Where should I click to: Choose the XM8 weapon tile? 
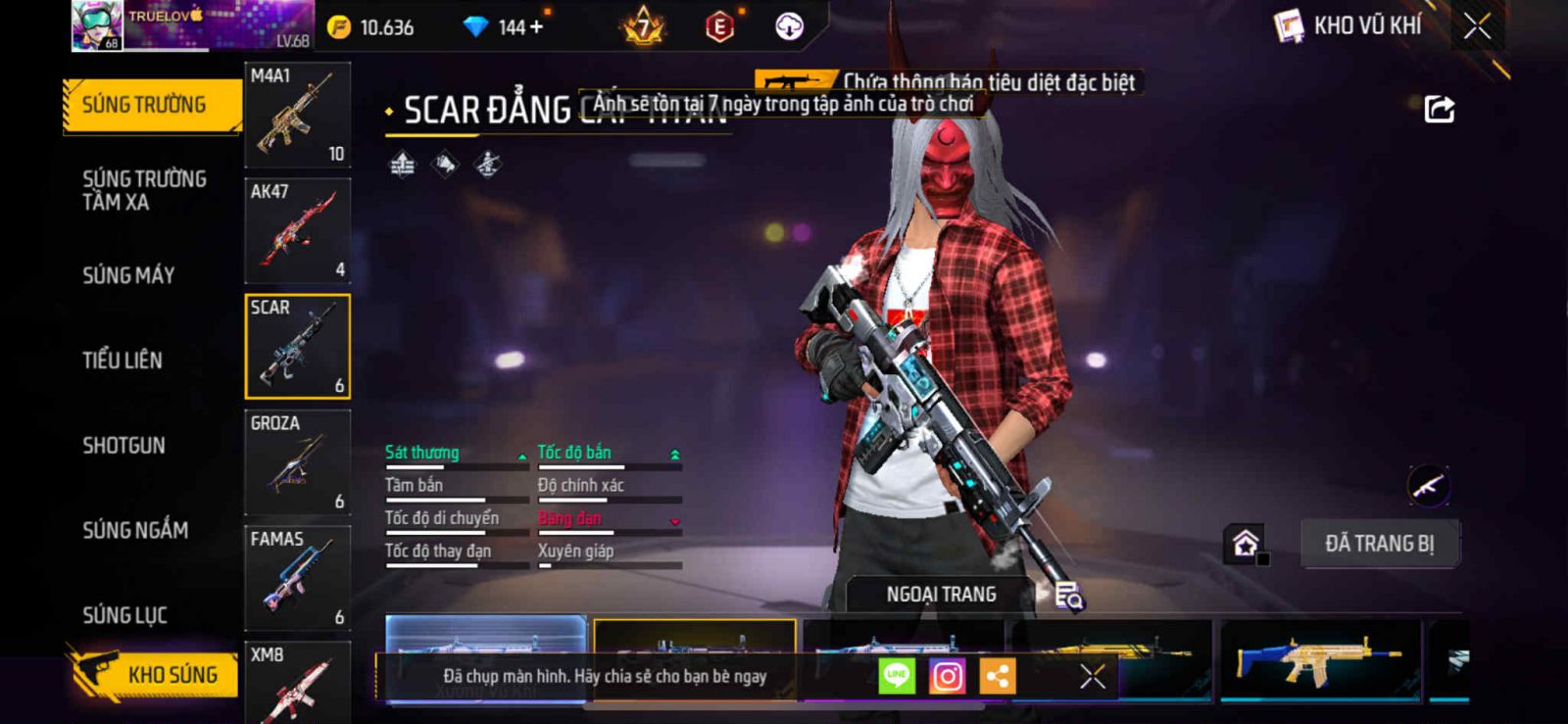pyautogui.click(x=297, y=682)
